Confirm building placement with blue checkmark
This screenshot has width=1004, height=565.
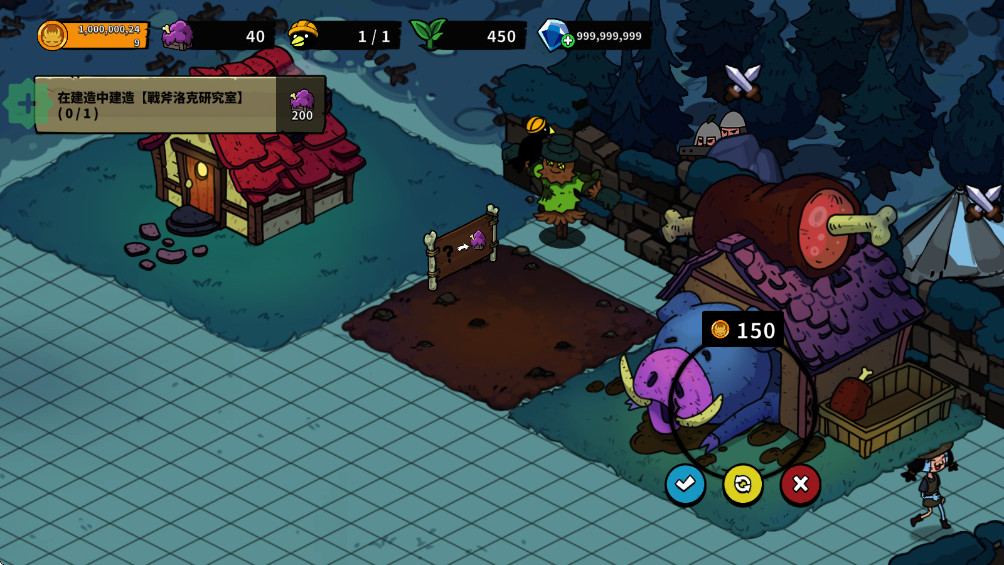pyautogui.click(x=685, y=484)
